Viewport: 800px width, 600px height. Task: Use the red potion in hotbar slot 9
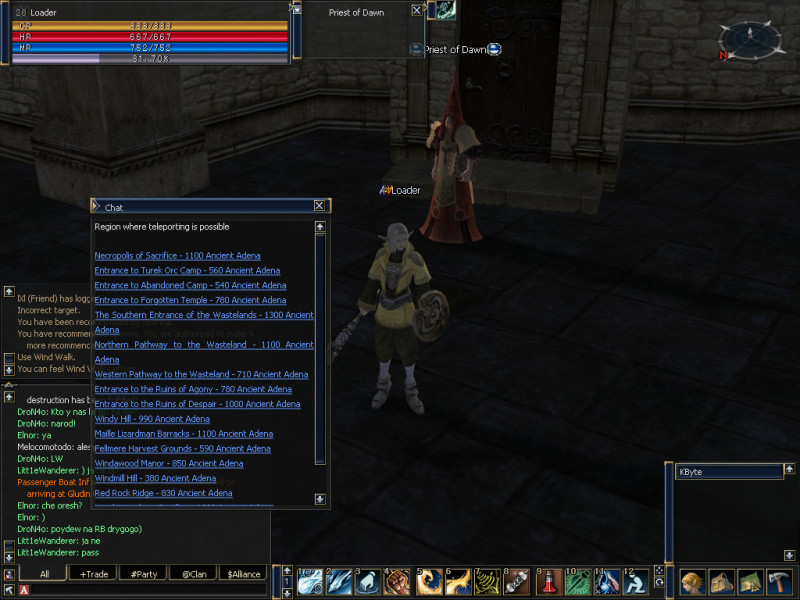(546, 582)
